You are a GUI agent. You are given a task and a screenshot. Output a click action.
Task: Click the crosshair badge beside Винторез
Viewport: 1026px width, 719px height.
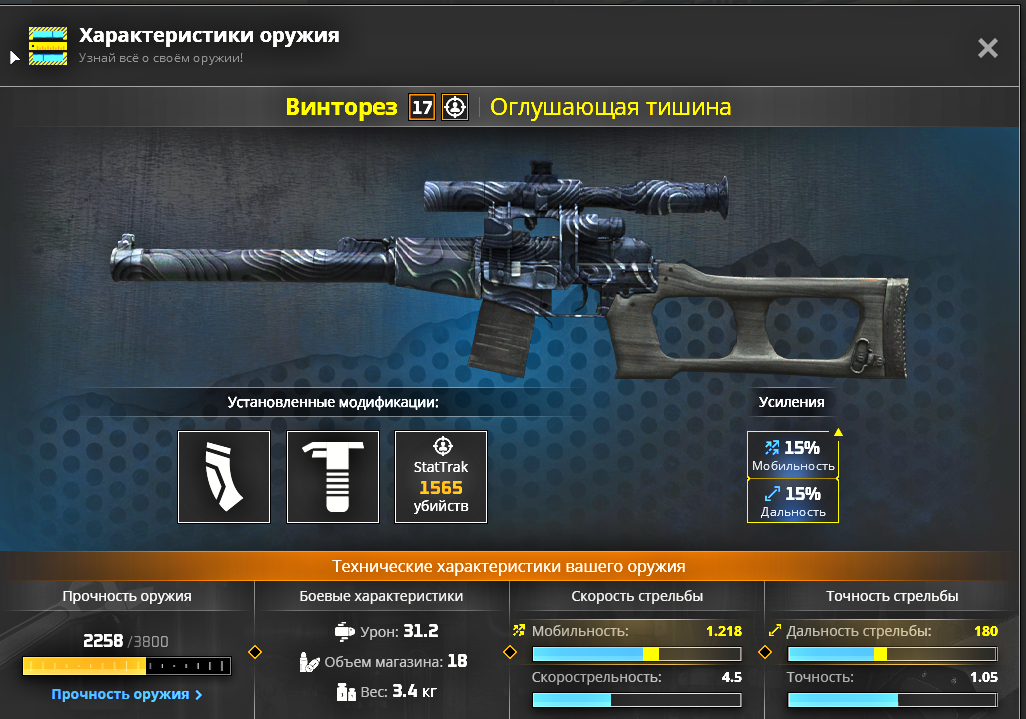coord(455,107)
